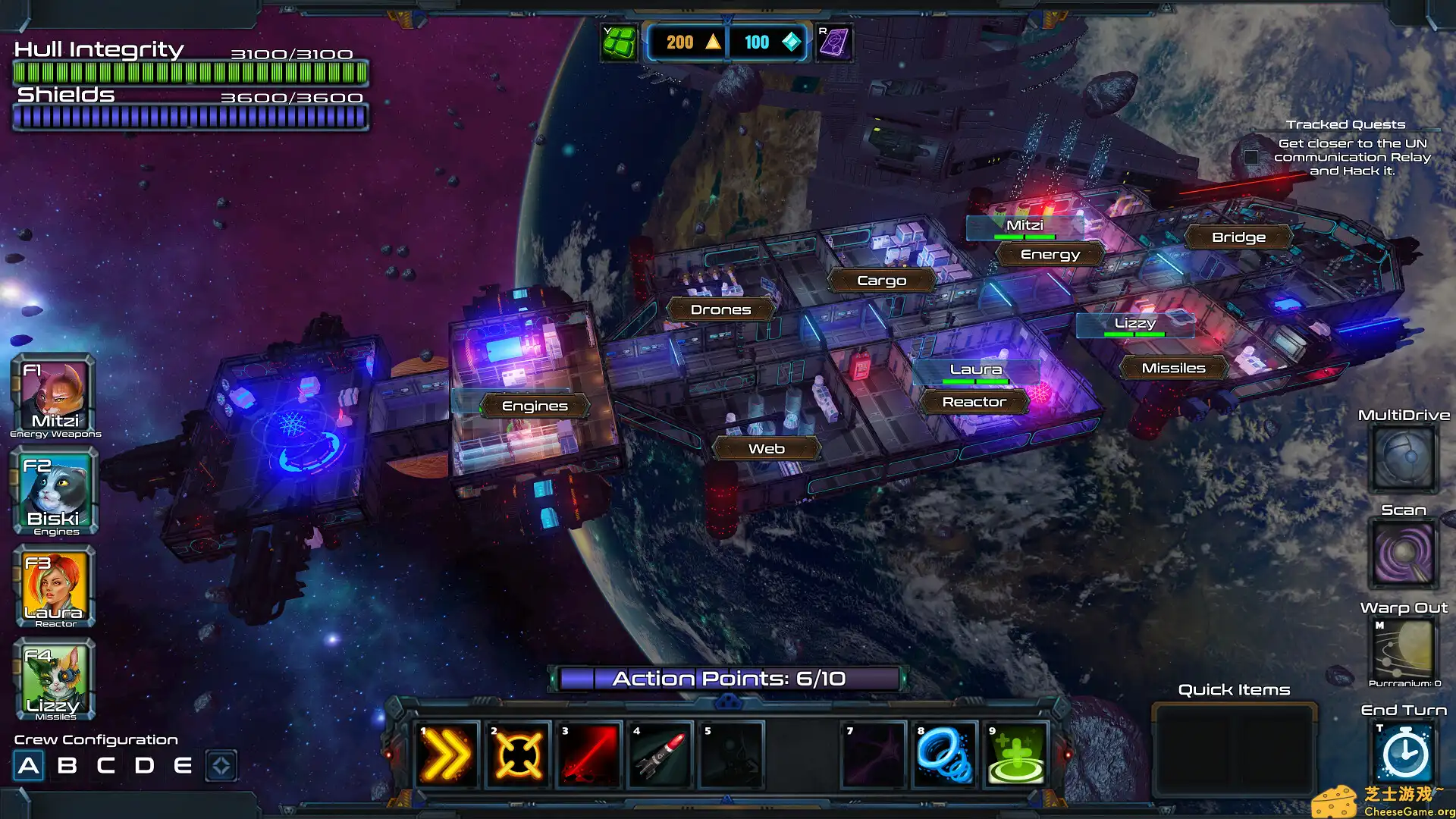The image size is (1456, 819).
Task: Switch to crew configuration D
Action: pos(144,766)
